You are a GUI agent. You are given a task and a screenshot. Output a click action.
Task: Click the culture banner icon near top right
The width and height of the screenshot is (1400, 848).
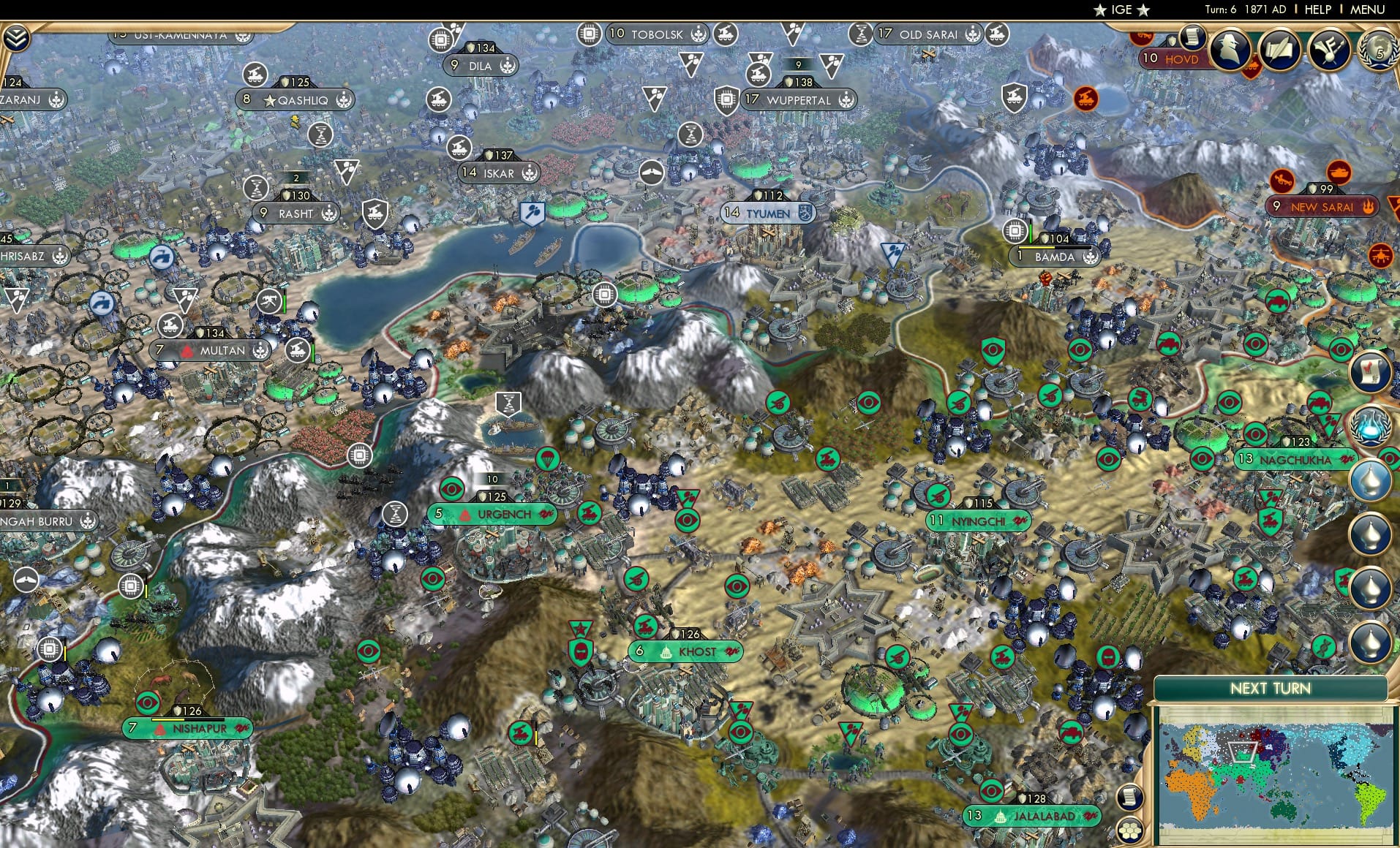tap(1331, 50)
